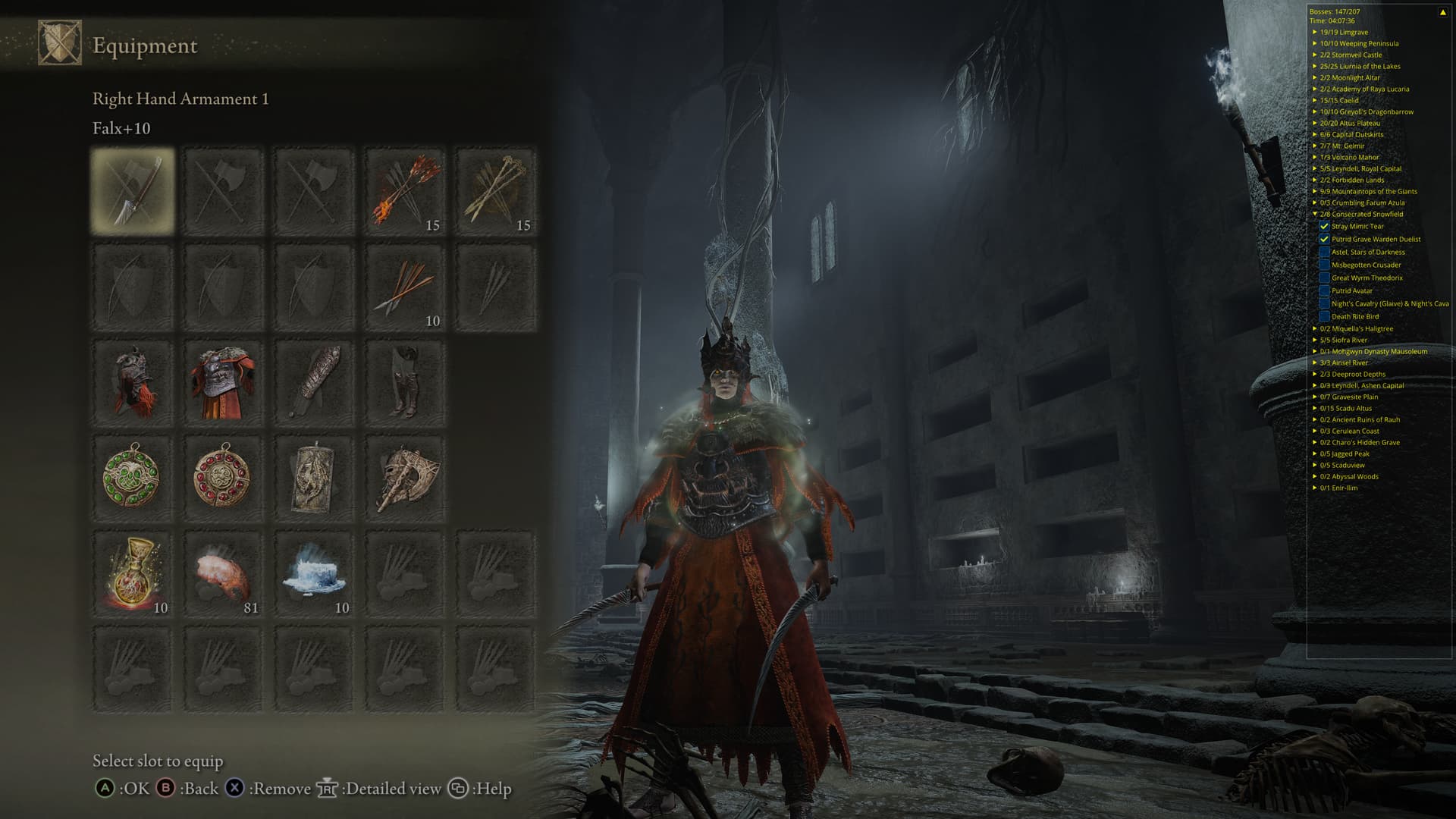Viewport: 1456px width, 819px height.
Task: Open the chest armor slot
Action: click(x=223, y=383)
